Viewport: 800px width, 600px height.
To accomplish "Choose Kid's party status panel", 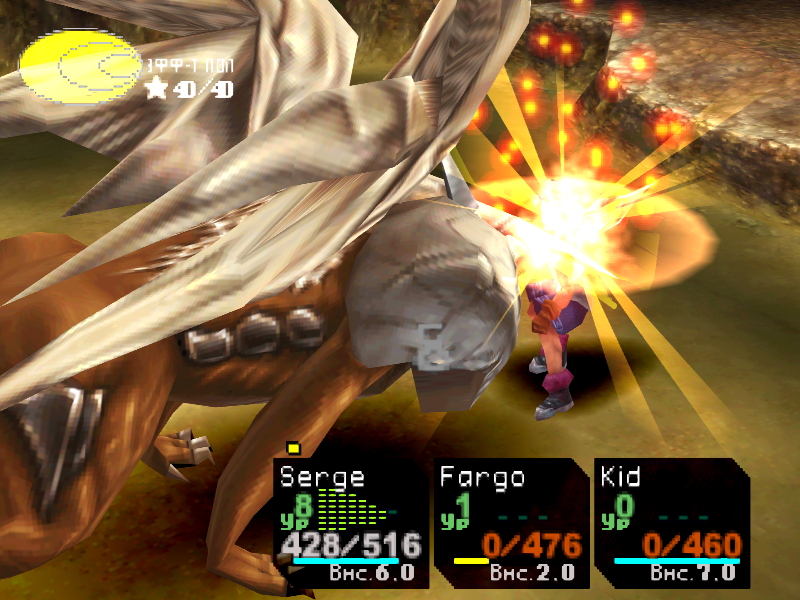I will (670, 522).
